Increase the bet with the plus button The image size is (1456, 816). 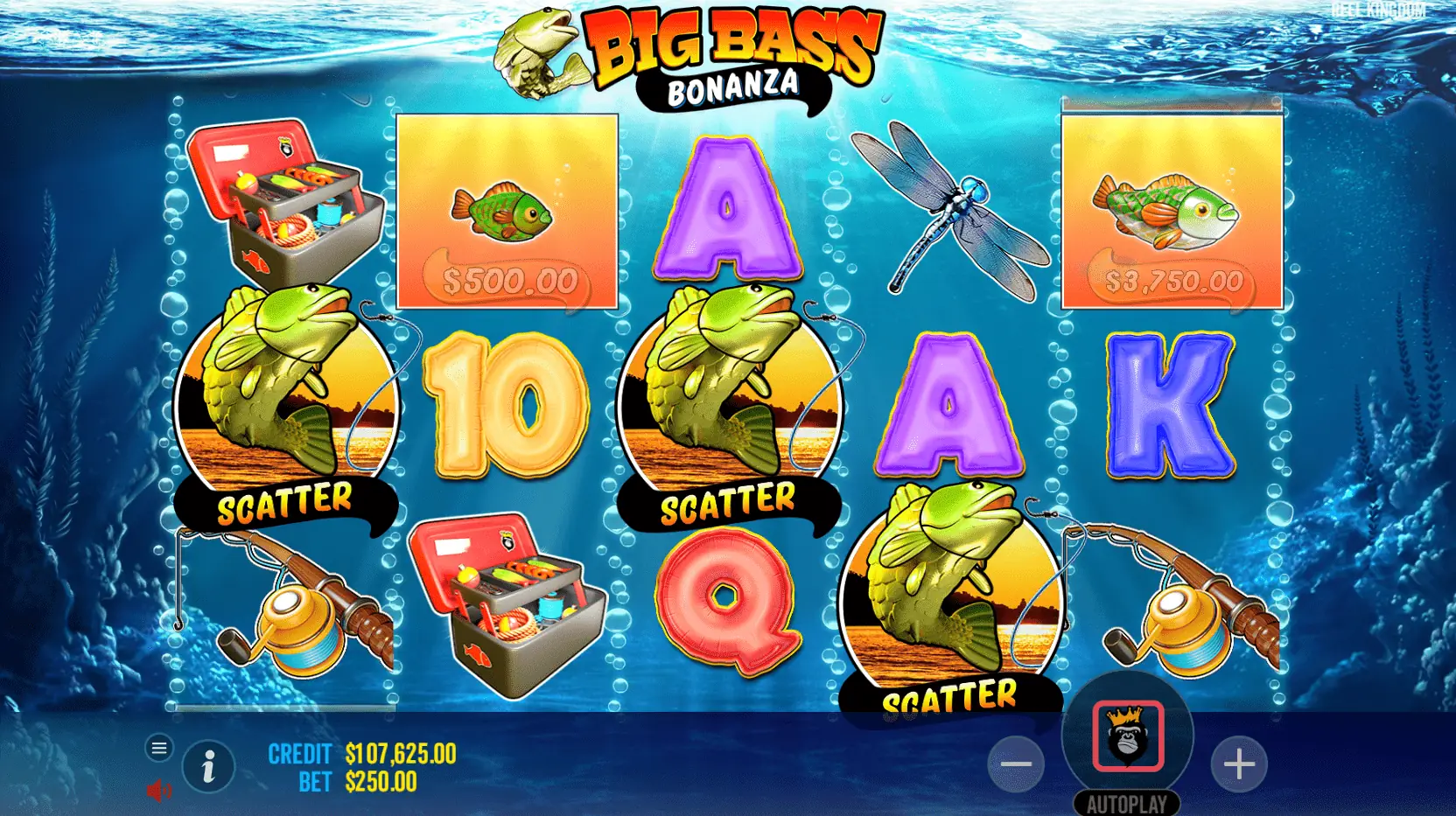coord(1239,764)
